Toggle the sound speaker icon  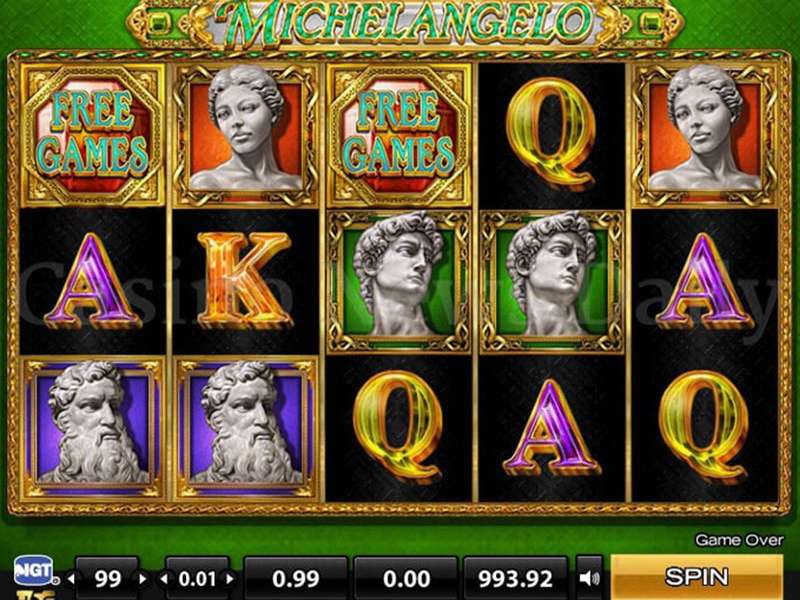[590, 577]
